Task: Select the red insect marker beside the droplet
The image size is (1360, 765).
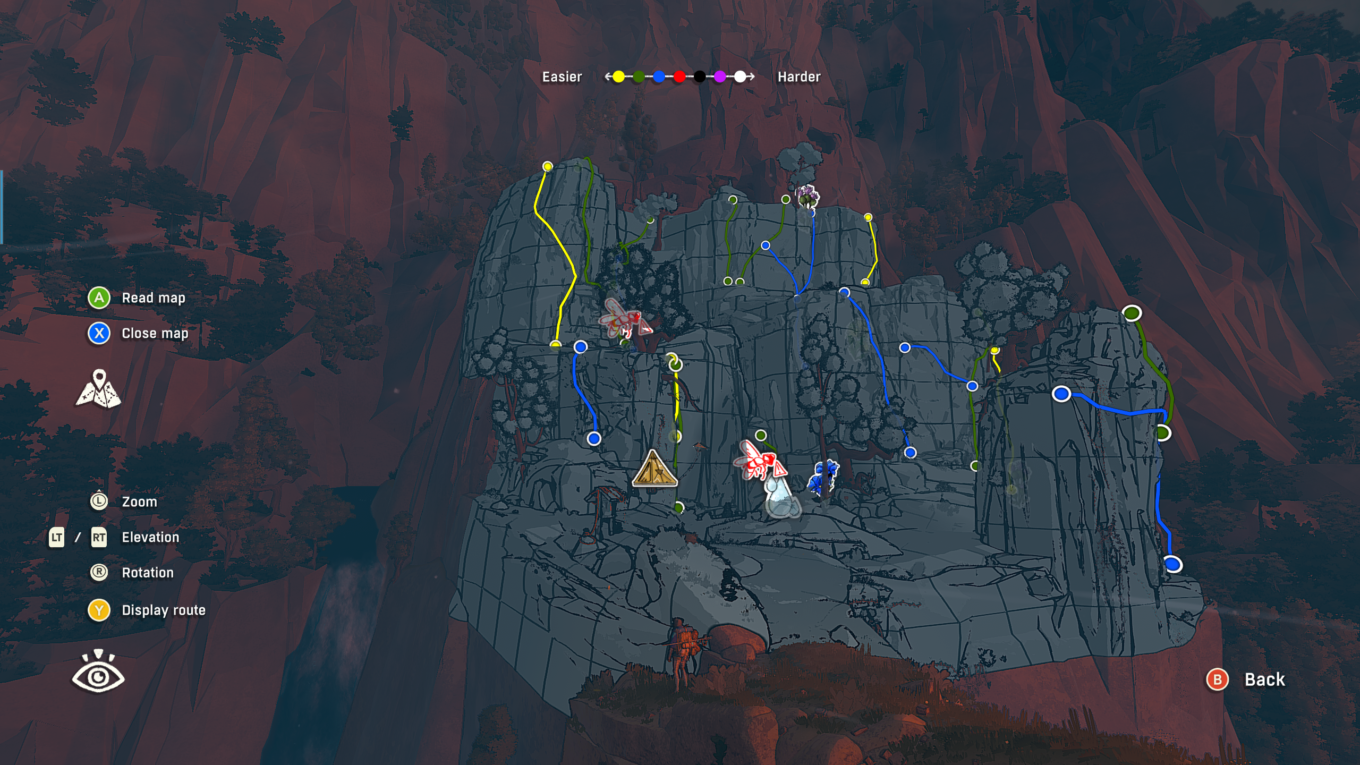Action: [759, 460]
